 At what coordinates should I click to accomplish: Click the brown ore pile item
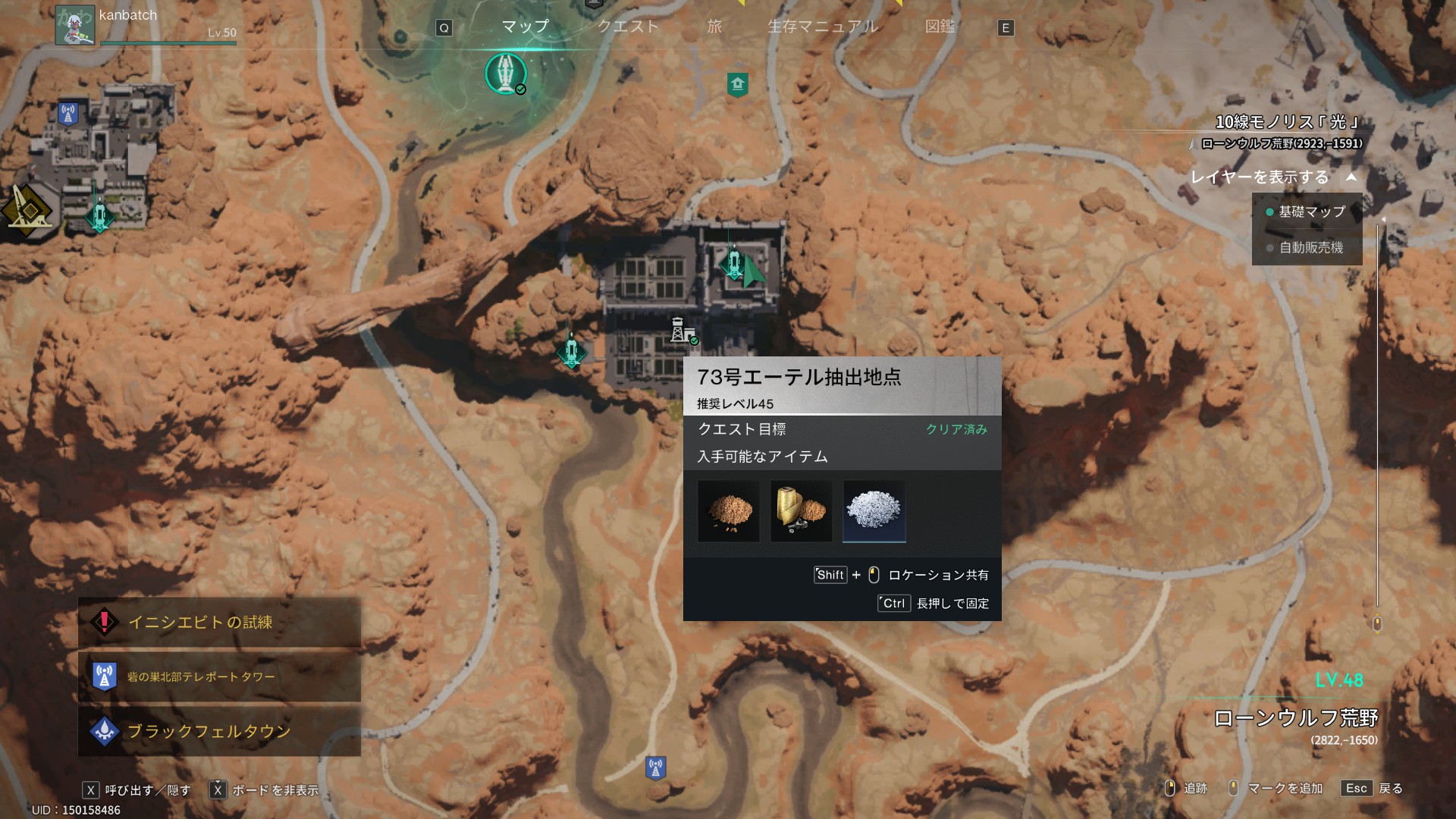728,511
